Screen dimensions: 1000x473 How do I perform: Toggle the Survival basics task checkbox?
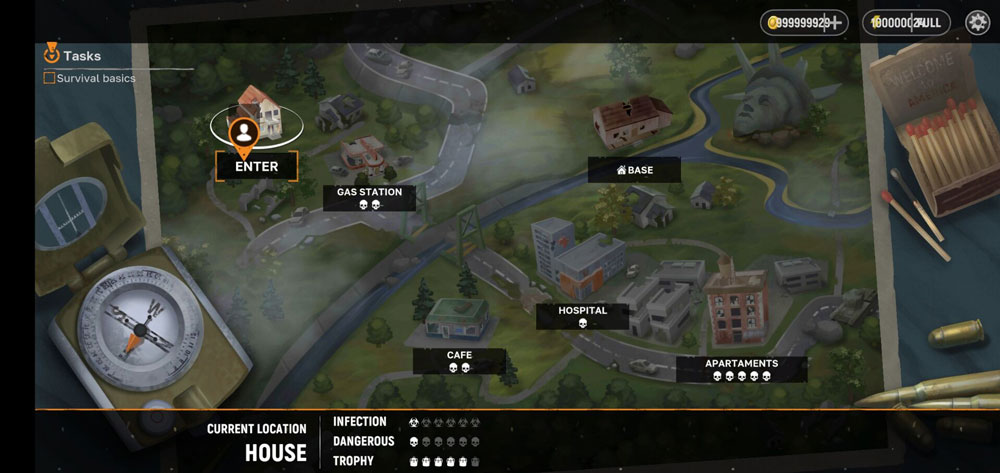[49, 78]
